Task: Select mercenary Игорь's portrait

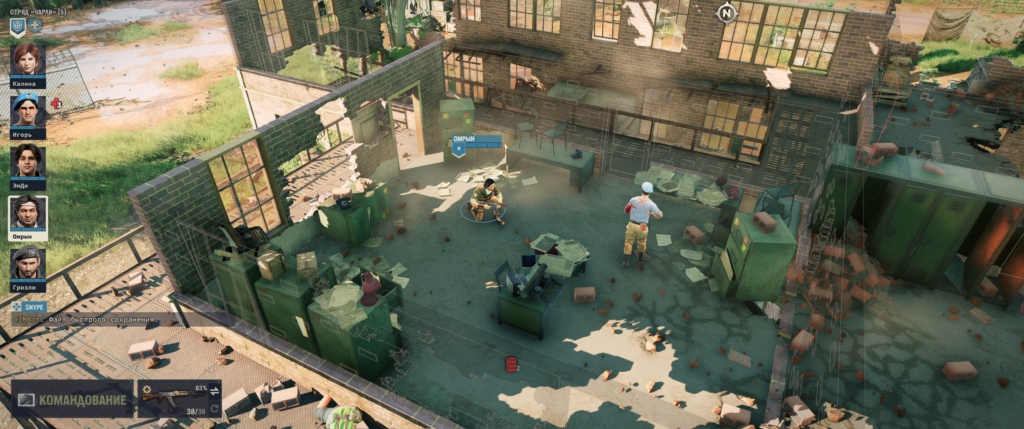Action: [x=27, y=110]
